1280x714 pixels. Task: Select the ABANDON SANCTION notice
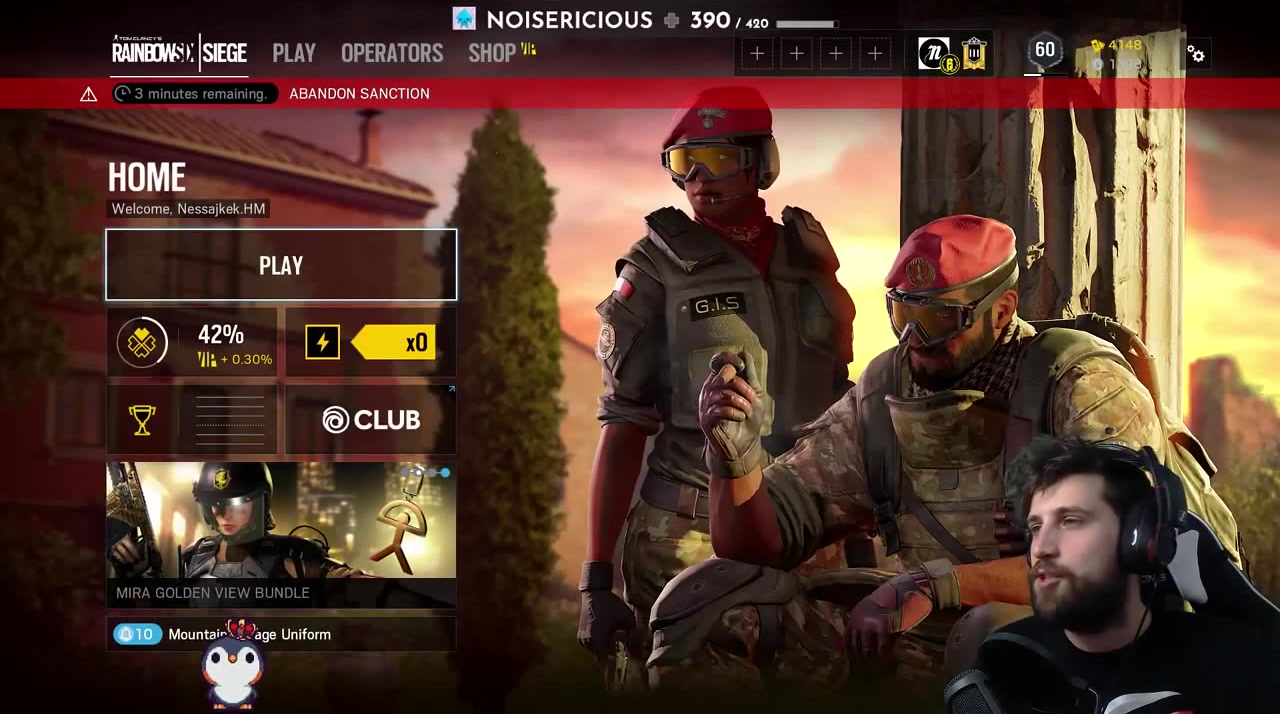359,94
